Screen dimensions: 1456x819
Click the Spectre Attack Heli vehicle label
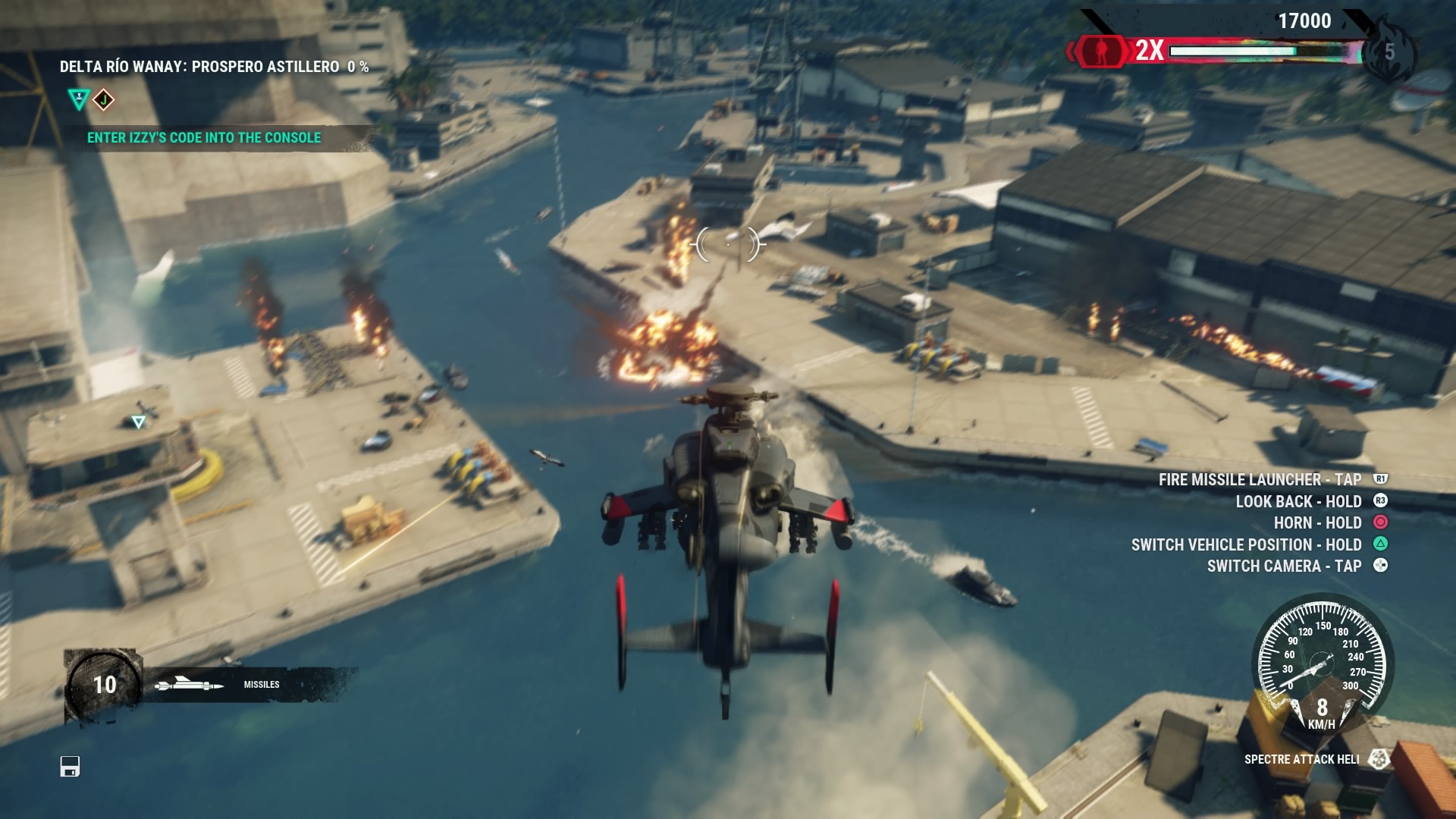pyautogui.click(x=1301, y=759)
